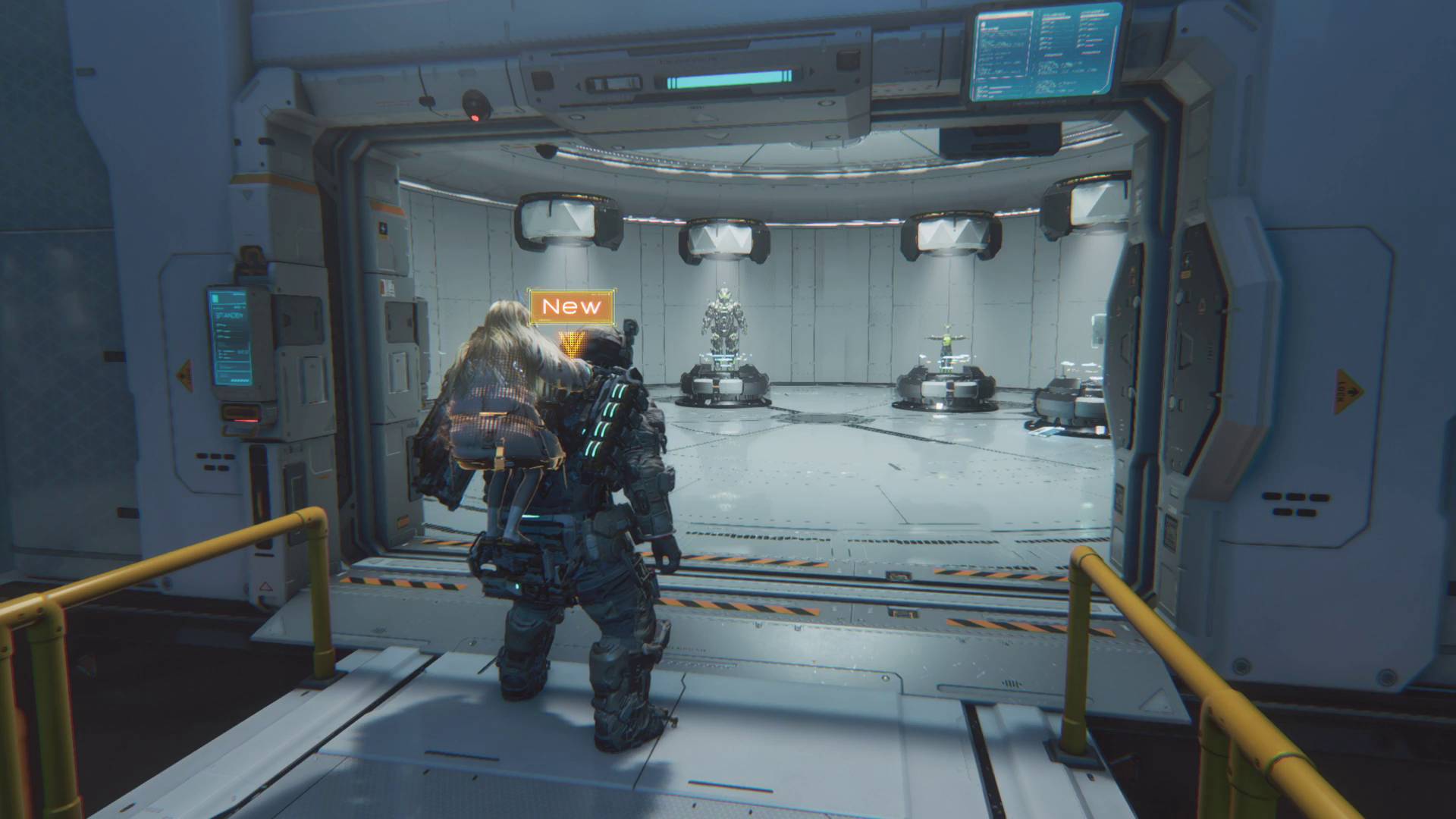Expand the bottom readout section of the terminal screen

[x=233, y=376]
